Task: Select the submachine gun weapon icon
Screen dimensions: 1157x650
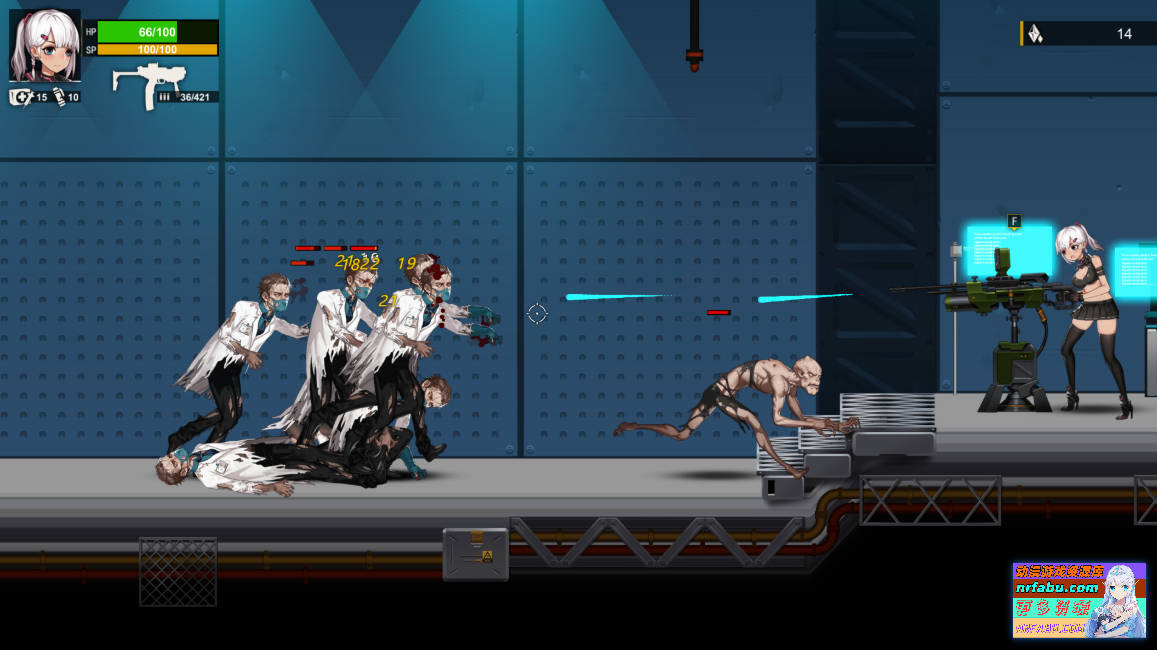Action: tap(148, 84)
